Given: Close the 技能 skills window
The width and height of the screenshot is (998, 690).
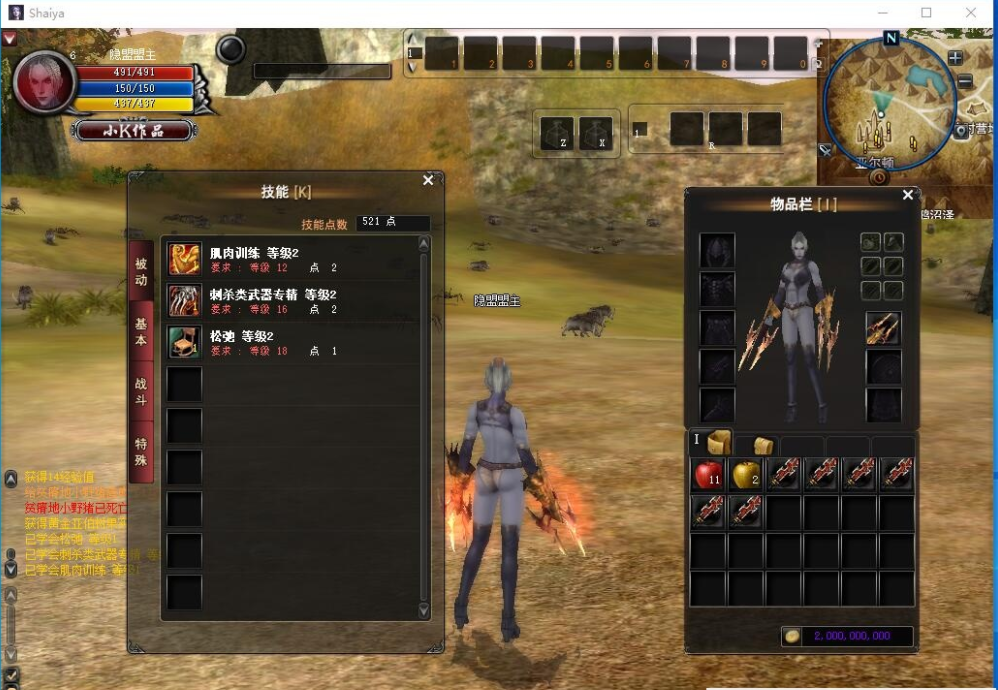Looking at the screenshot, I should 428,181.
